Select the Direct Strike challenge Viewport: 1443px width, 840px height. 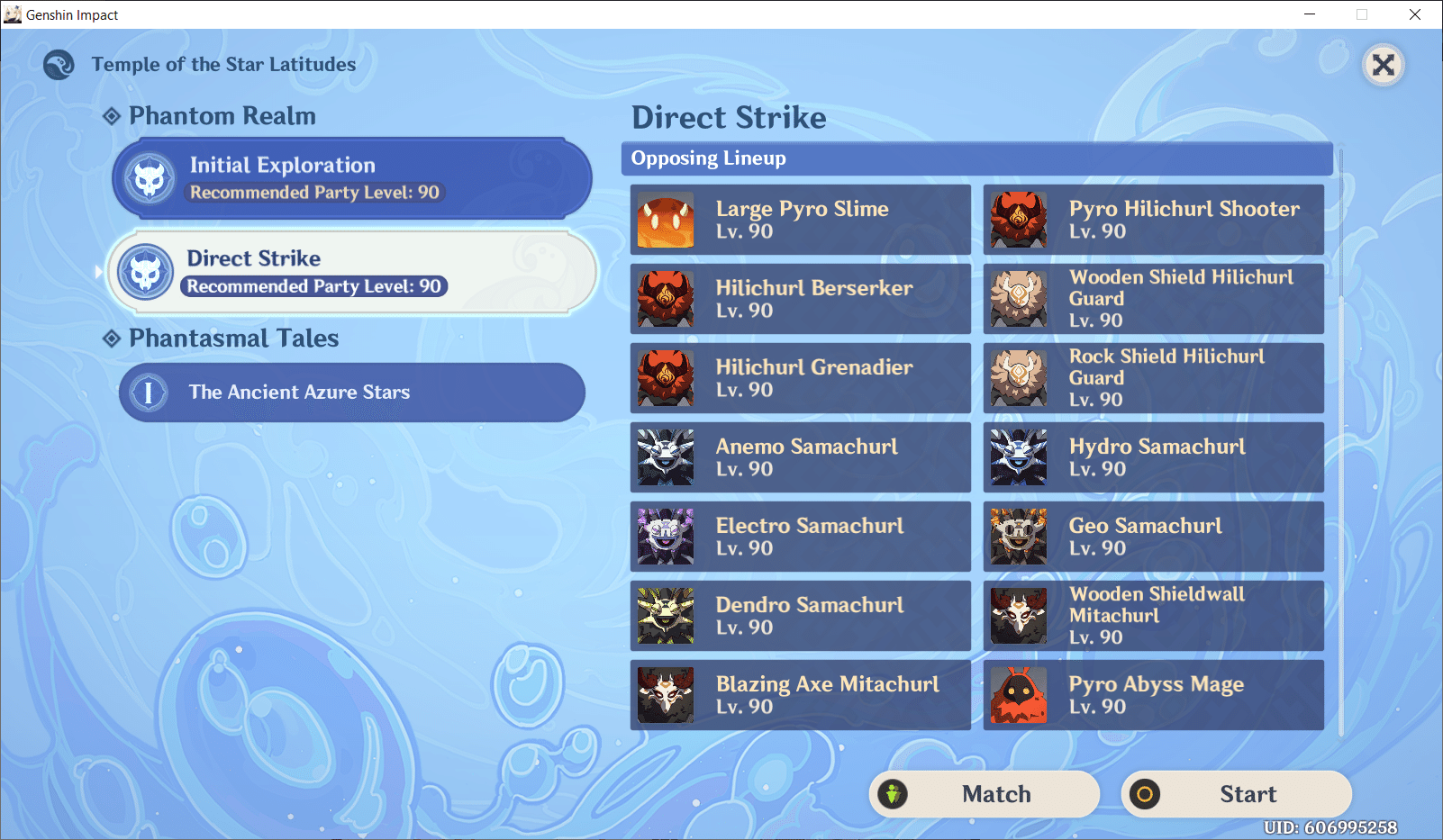[x=350, y=271]
